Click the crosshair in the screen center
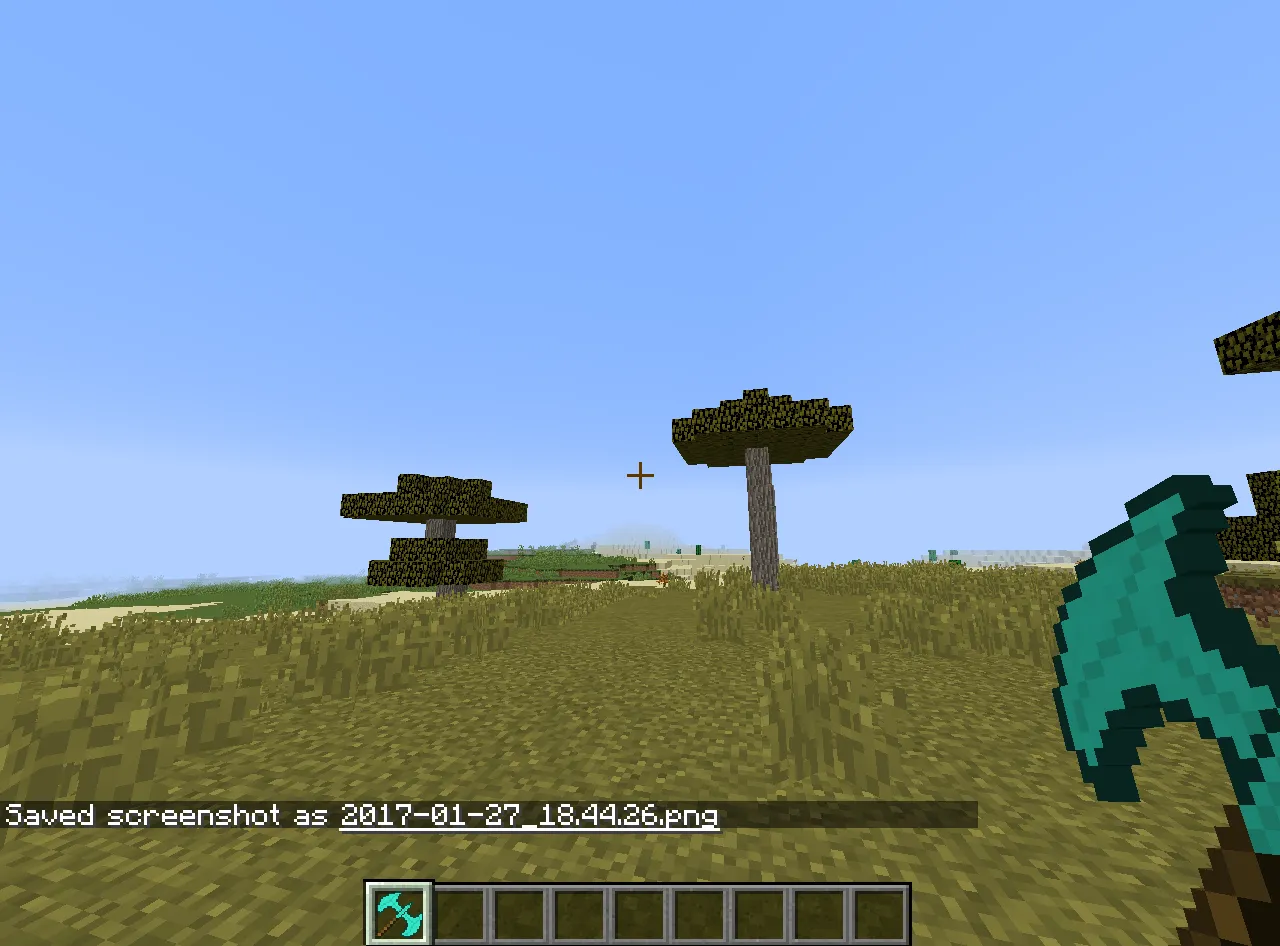This screenshot has height=946, width=1280. pos(639,475)
